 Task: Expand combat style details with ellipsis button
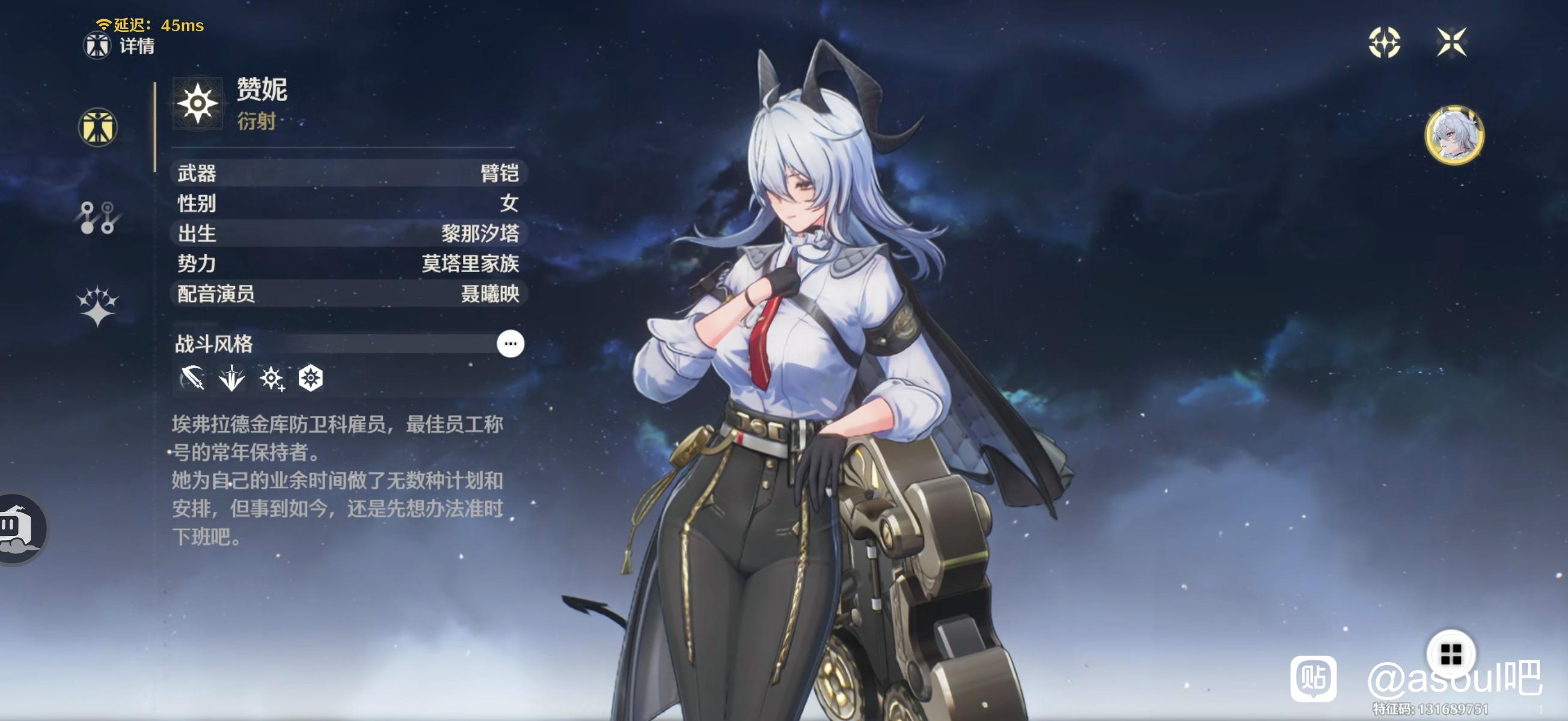point(510,344)
